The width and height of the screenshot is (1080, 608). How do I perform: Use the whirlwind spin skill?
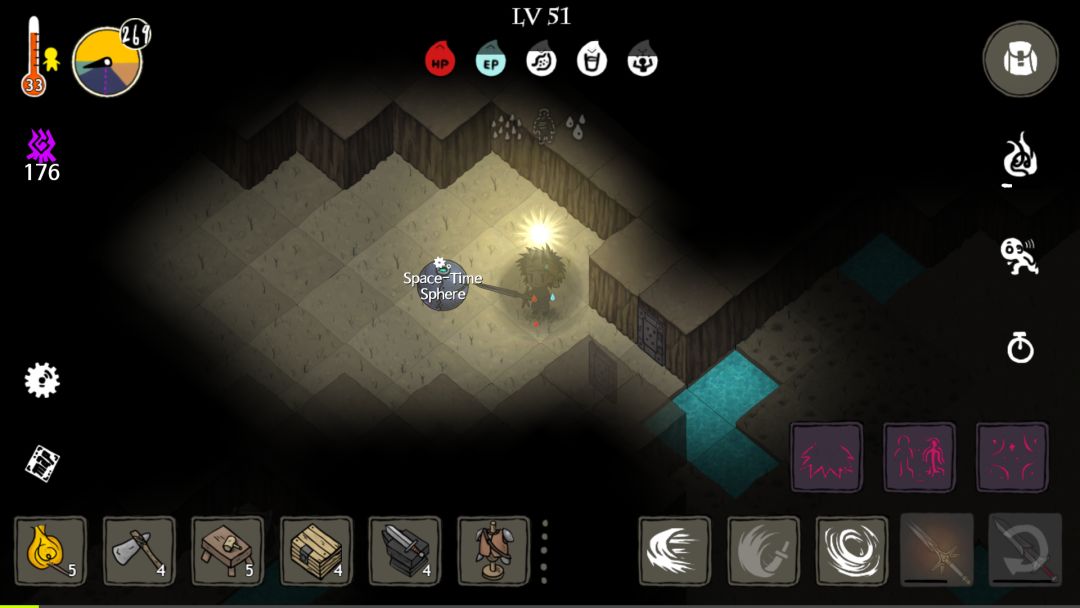click(x=851, y=550)
